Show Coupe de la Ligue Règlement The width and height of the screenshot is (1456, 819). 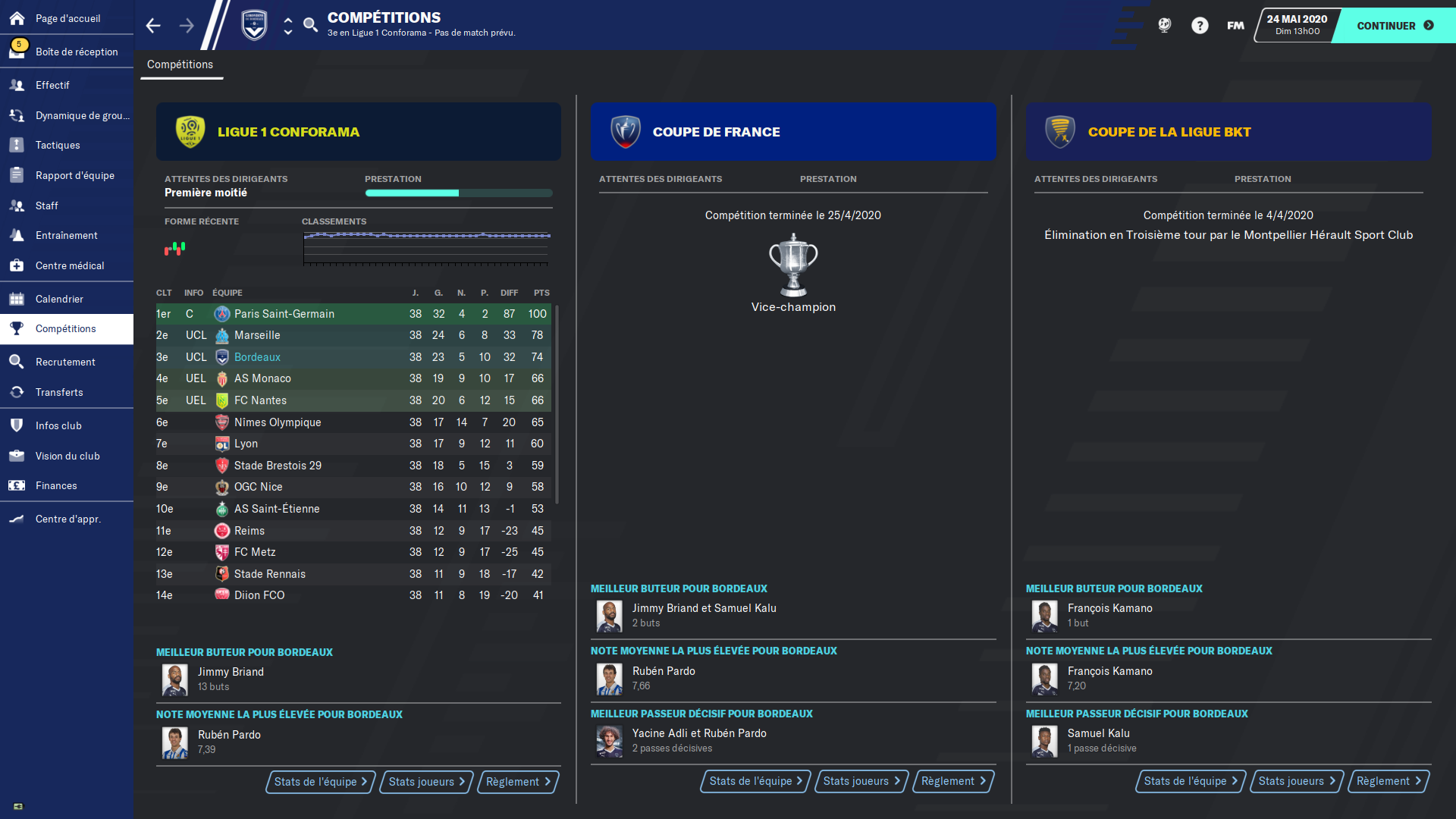[1388, 781]
